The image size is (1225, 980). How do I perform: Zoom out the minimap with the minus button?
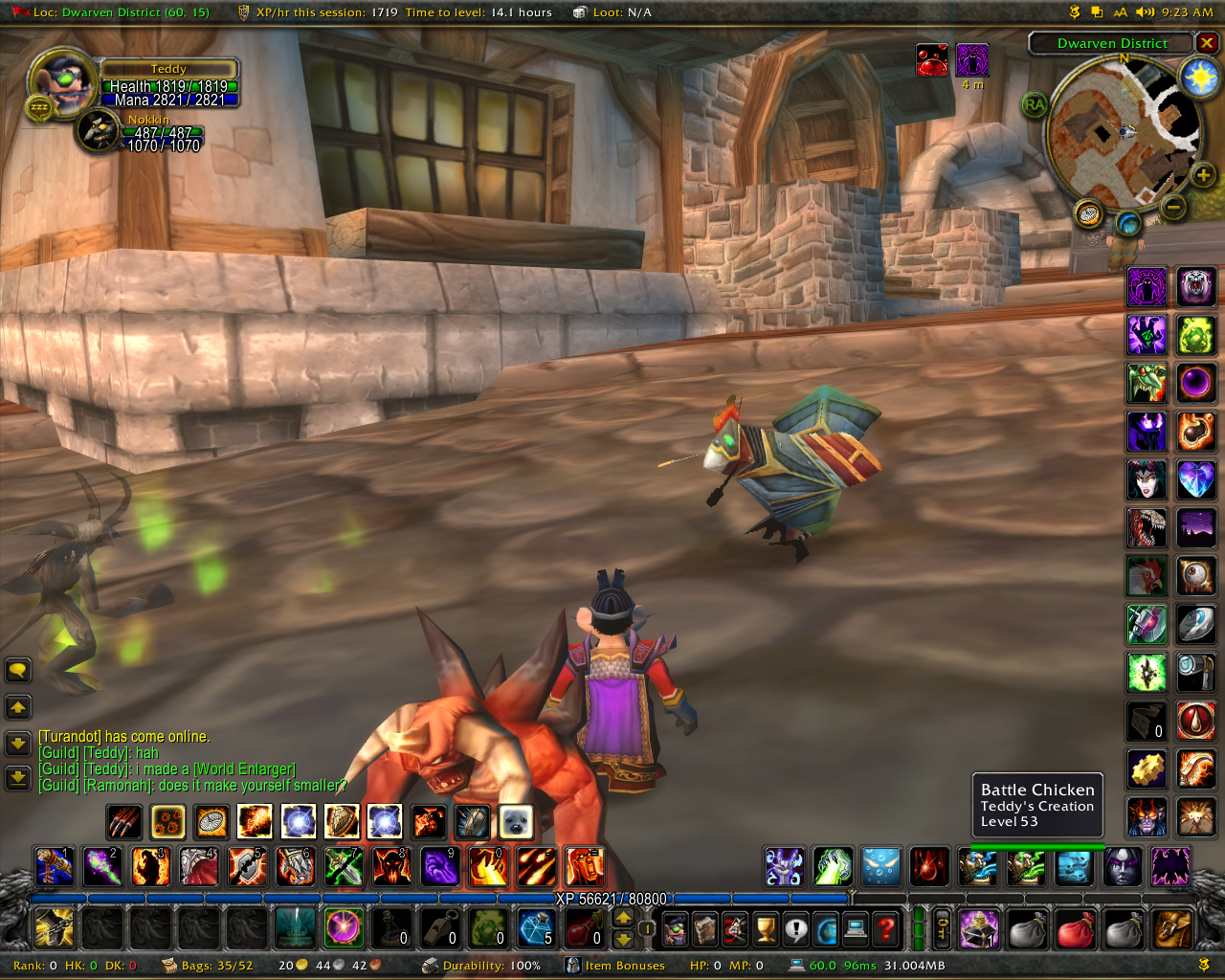click(1174, 206)
